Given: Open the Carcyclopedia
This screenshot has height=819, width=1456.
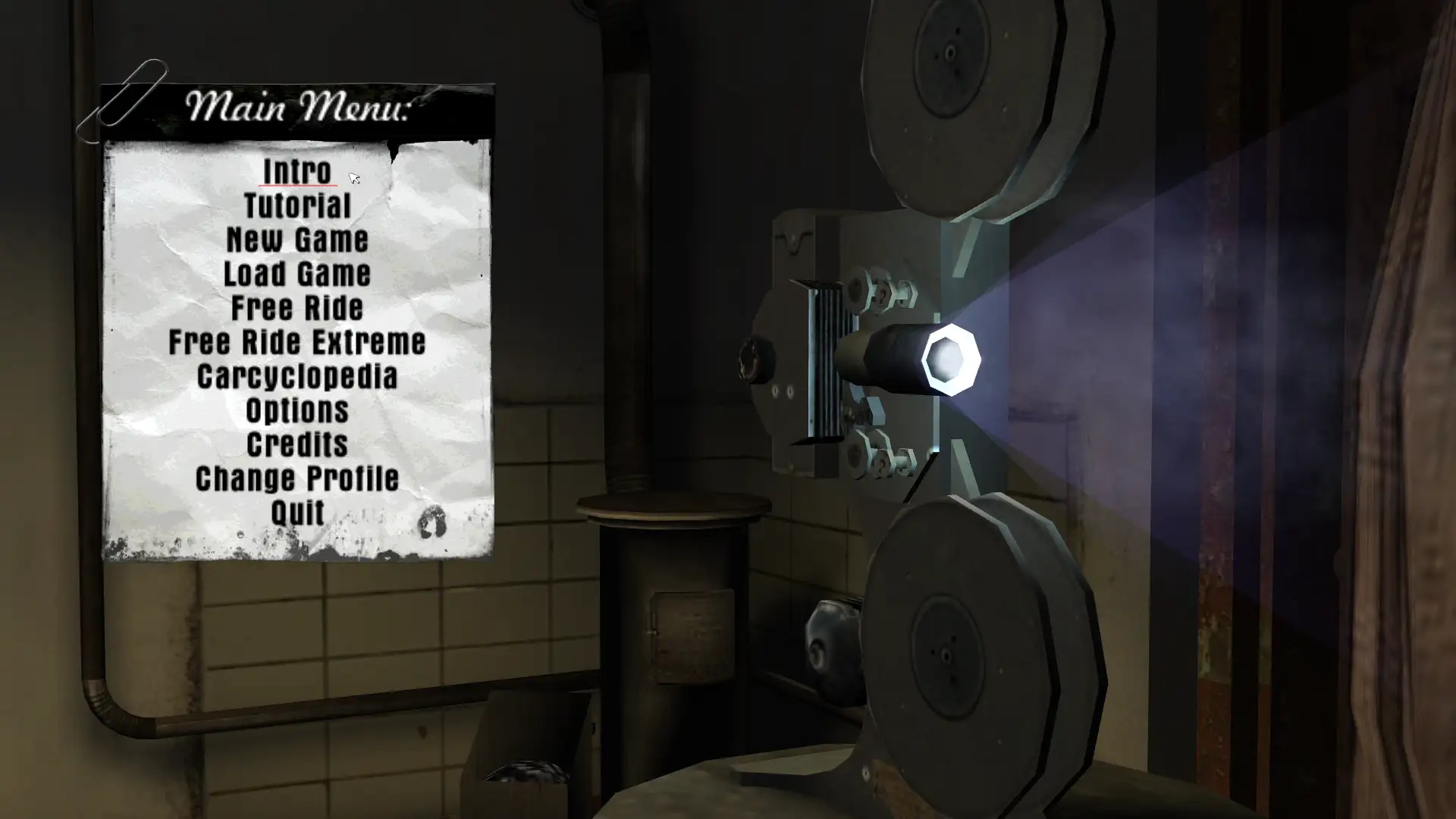Looking at the screenshot, I should 297,376.
